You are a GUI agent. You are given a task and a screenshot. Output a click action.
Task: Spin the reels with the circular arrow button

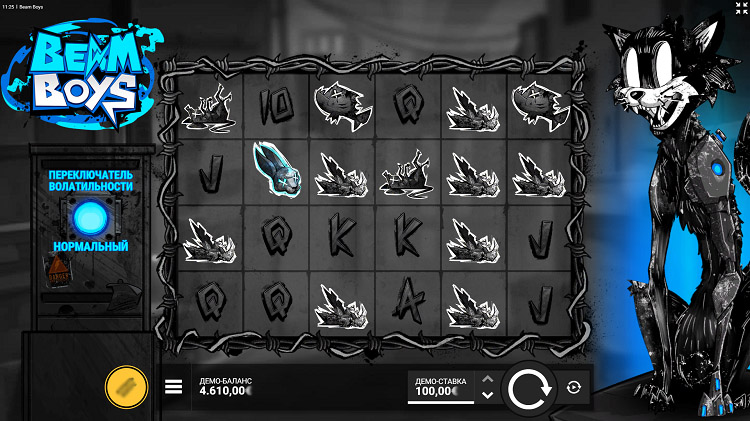click(x=528, y=389)
